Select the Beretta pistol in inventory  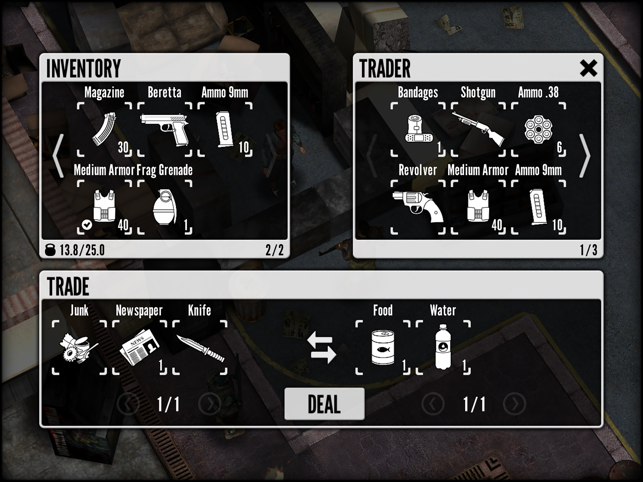pyautogui.click(x=164, y=128)
